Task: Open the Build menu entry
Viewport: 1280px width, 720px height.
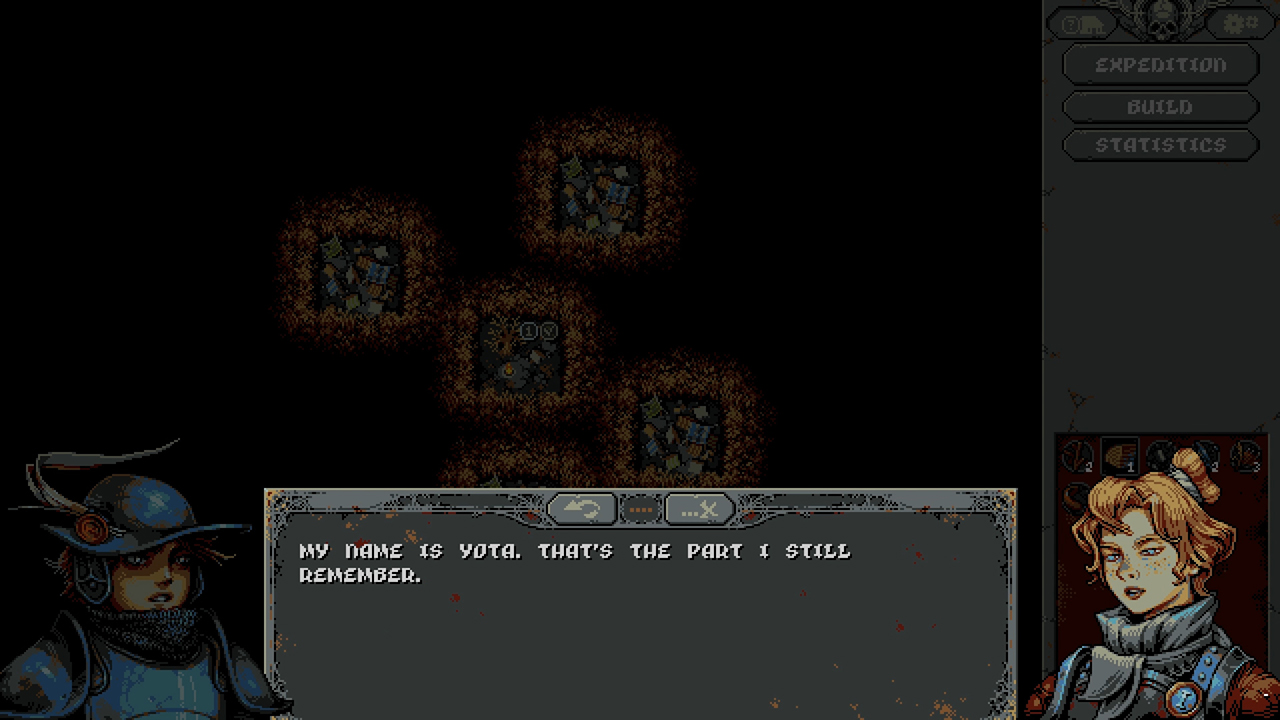Action: 1160,106
